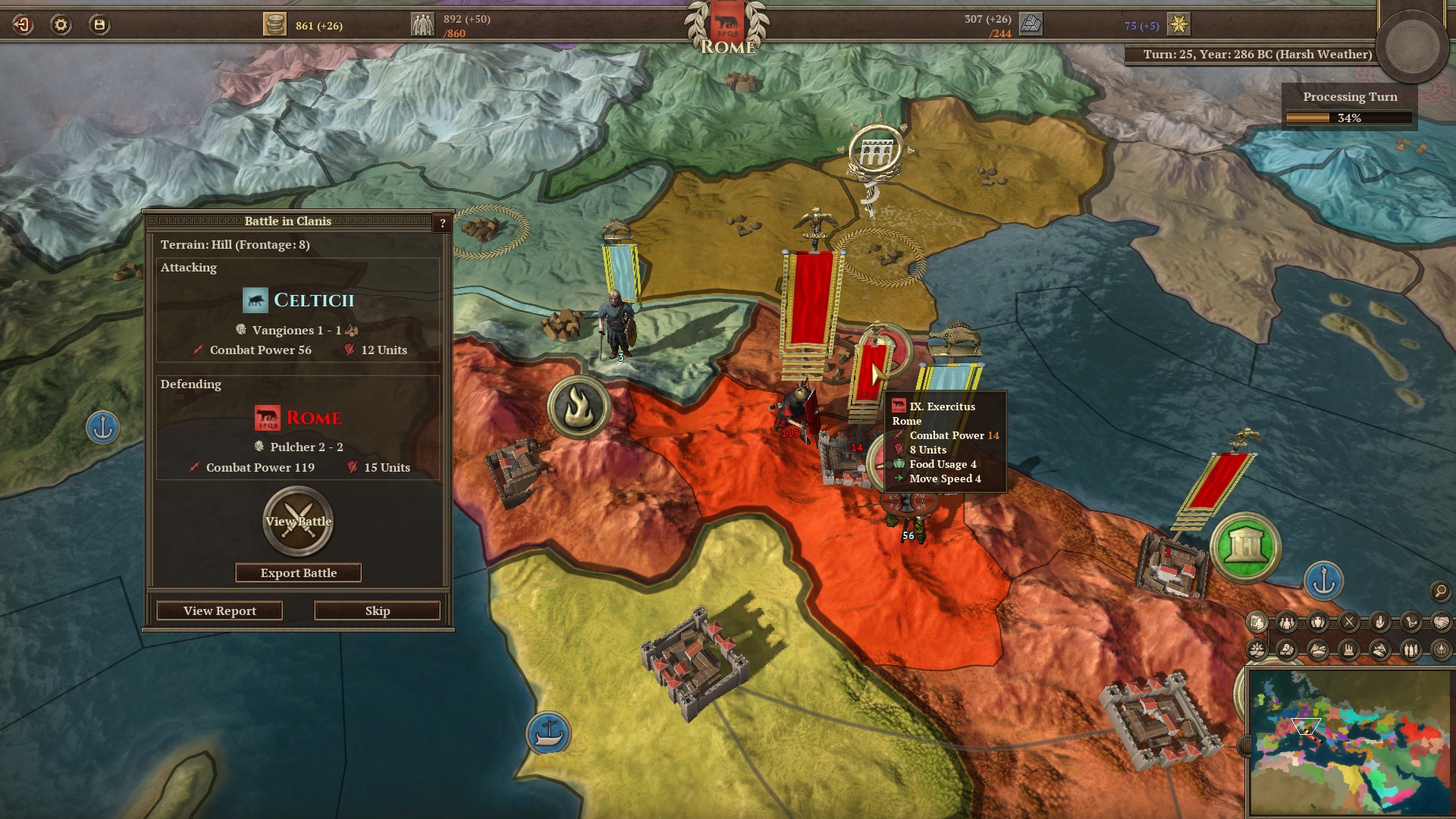Click the gold coins treasury icon
Image resolution: width=1456 pixels, height=819 pixels.
(x=275, y=25)
